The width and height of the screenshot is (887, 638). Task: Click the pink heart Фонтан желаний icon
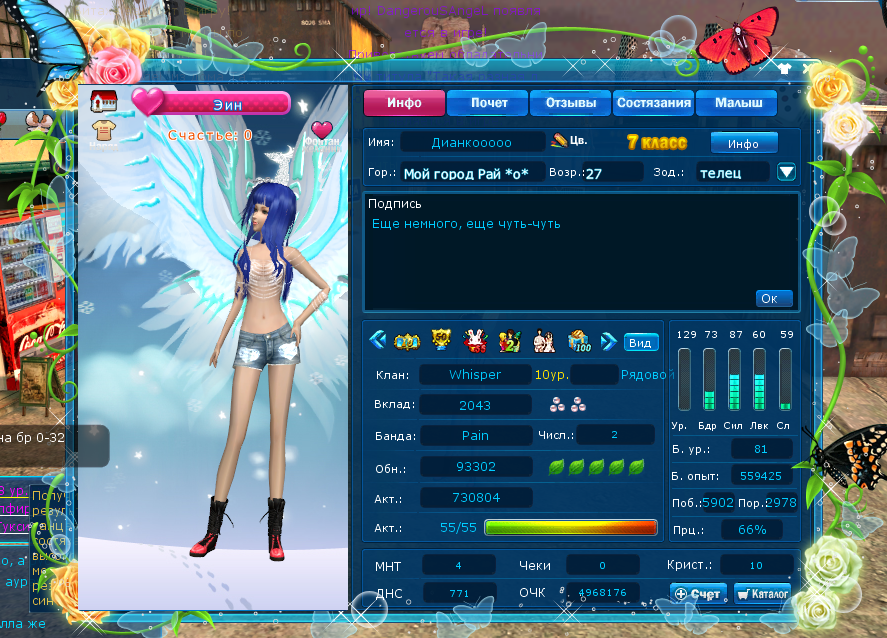(321, 131)
